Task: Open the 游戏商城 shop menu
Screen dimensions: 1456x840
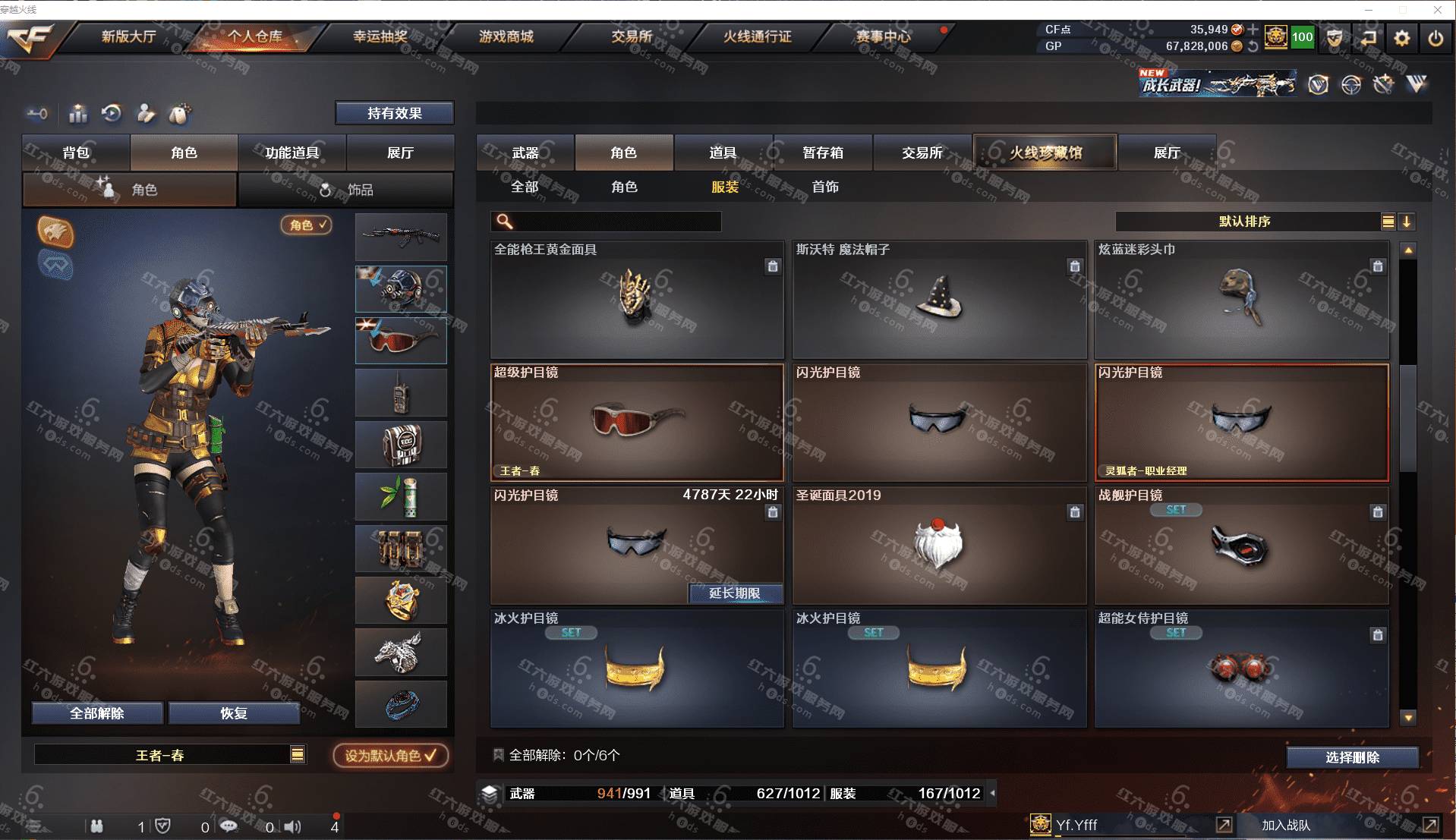Action: [506, 36]
